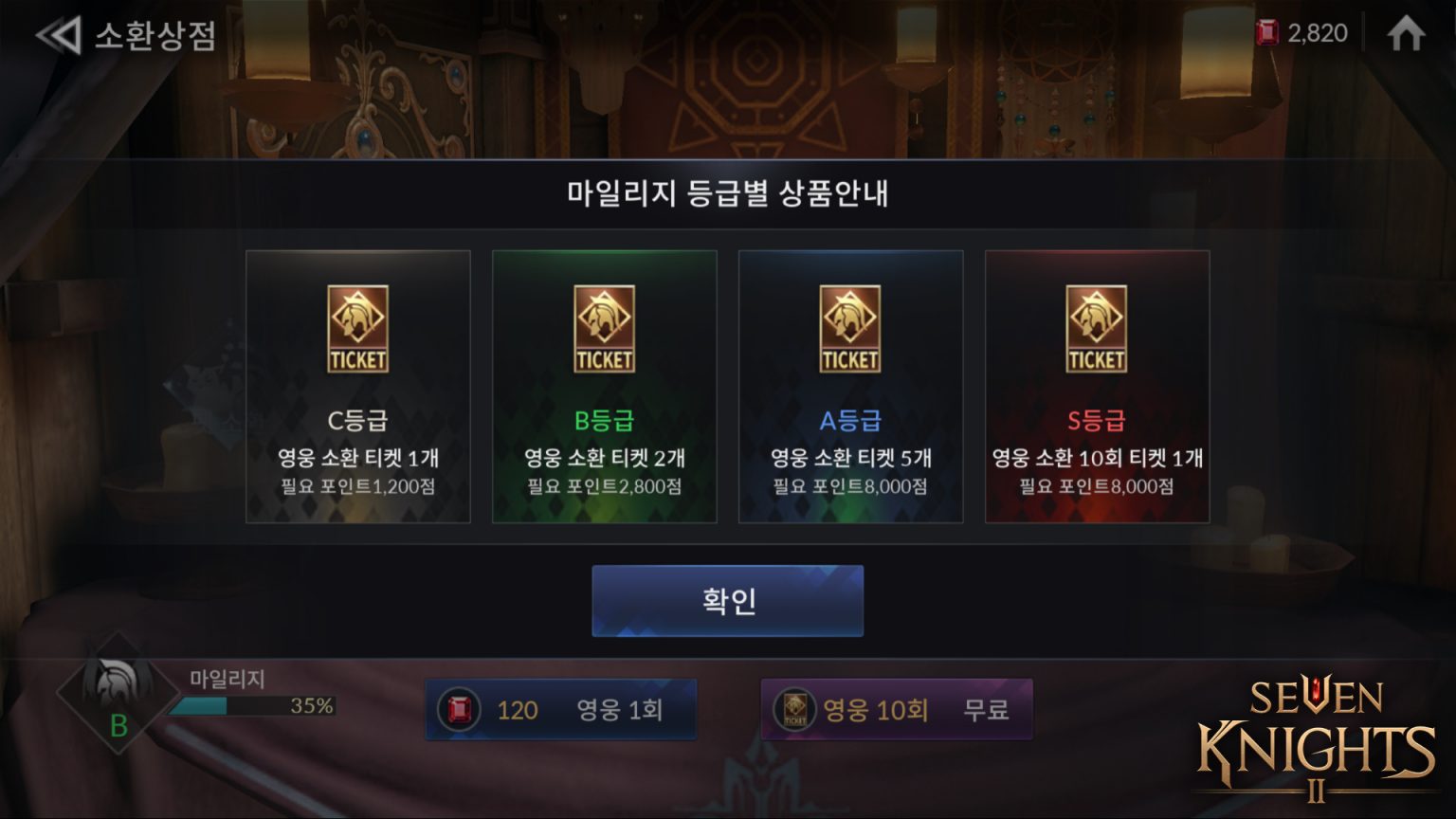The image size is (1456, 819).
Task: Click the ruby icon inside the 영웅 1회 button
Action: click(462, 708)
